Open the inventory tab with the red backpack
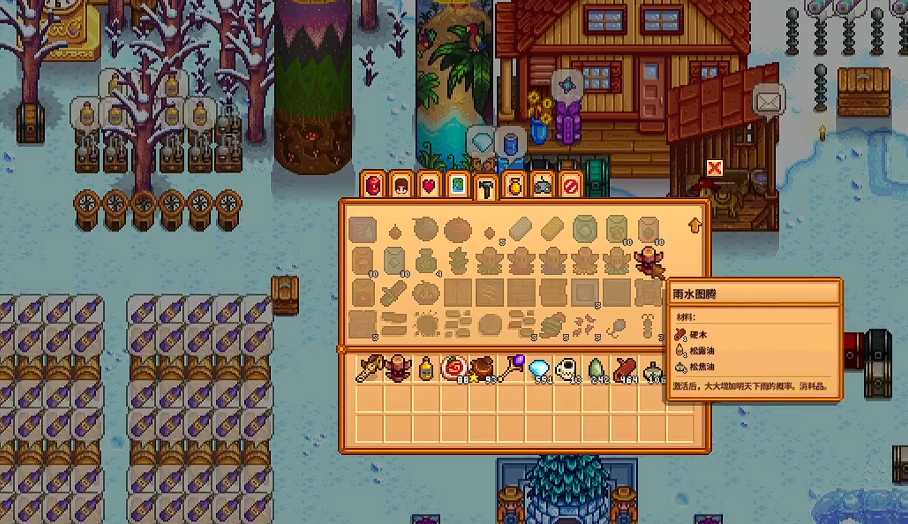 [x=374, y=185]
